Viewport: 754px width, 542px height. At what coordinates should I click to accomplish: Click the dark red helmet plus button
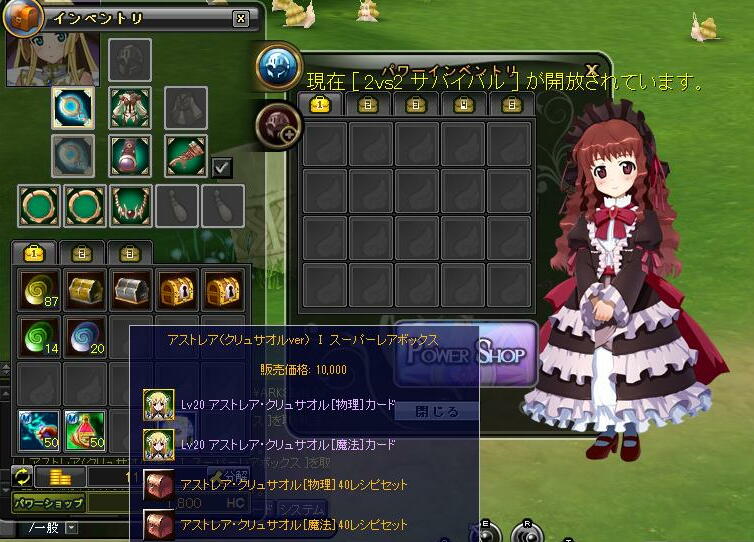point(278,126)
